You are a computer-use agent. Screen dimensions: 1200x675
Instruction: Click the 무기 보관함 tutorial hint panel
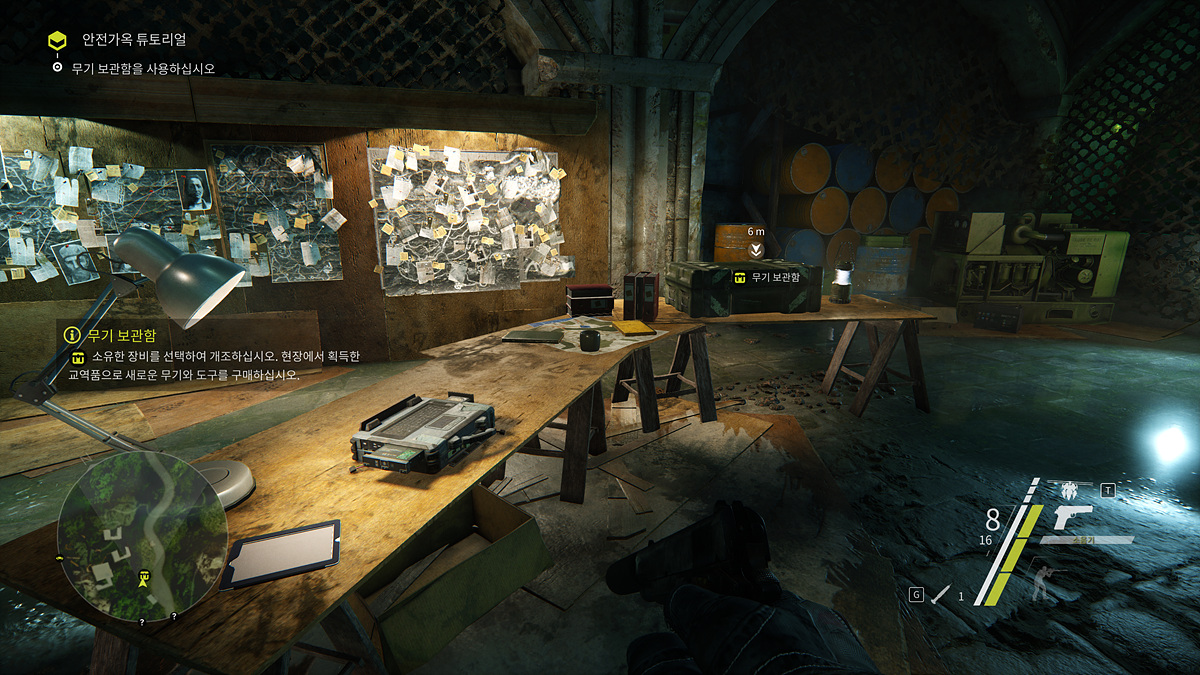point(208,354)
